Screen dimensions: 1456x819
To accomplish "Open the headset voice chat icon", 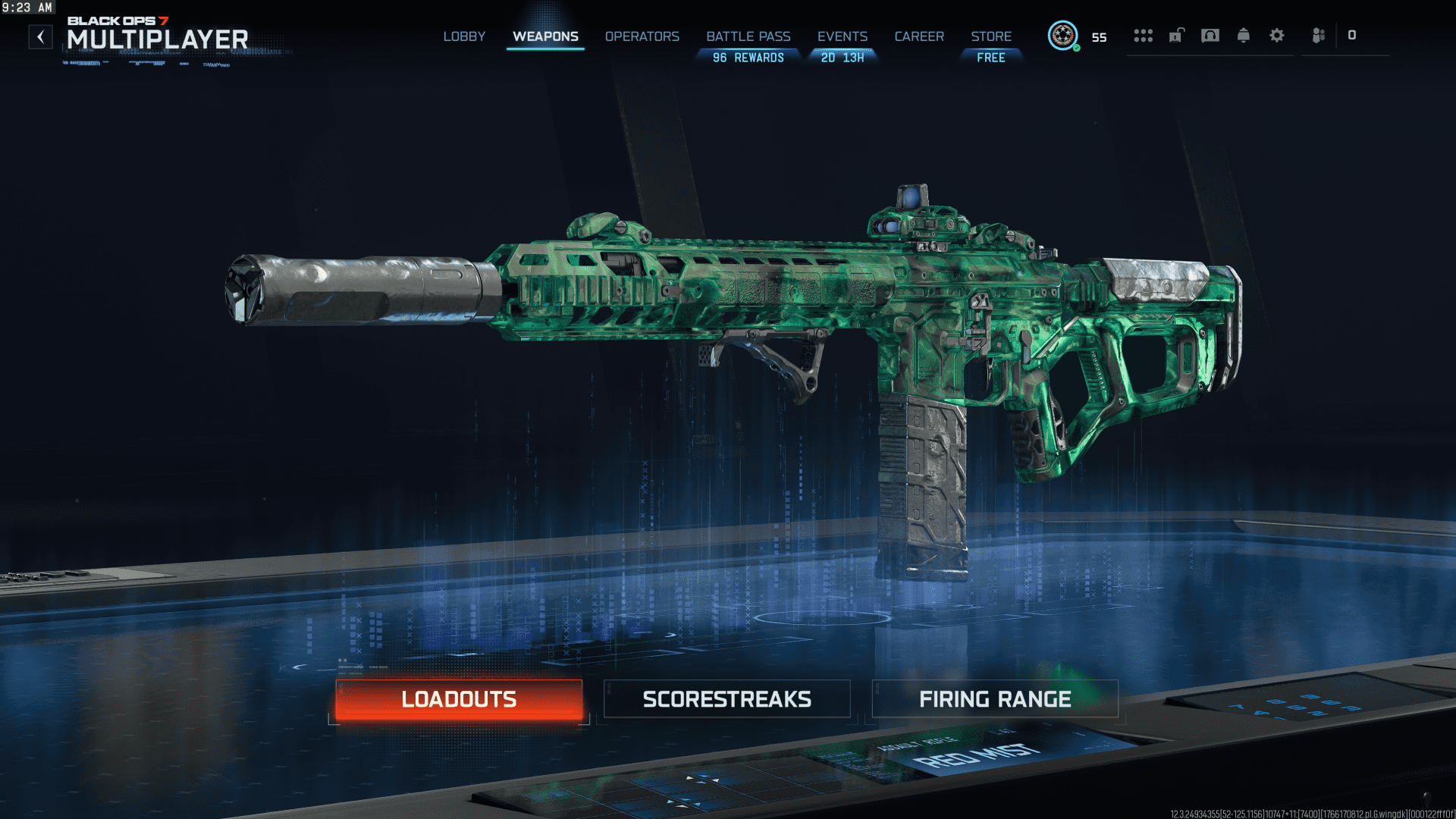I will pyautogui.click(x=1210, y=36).
